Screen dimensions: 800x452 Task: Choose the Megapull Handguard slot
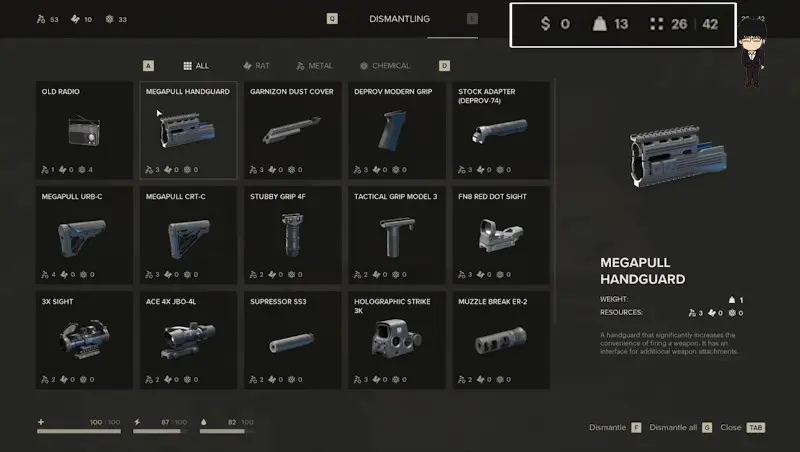pyautogui.click(x=189, y=130)
